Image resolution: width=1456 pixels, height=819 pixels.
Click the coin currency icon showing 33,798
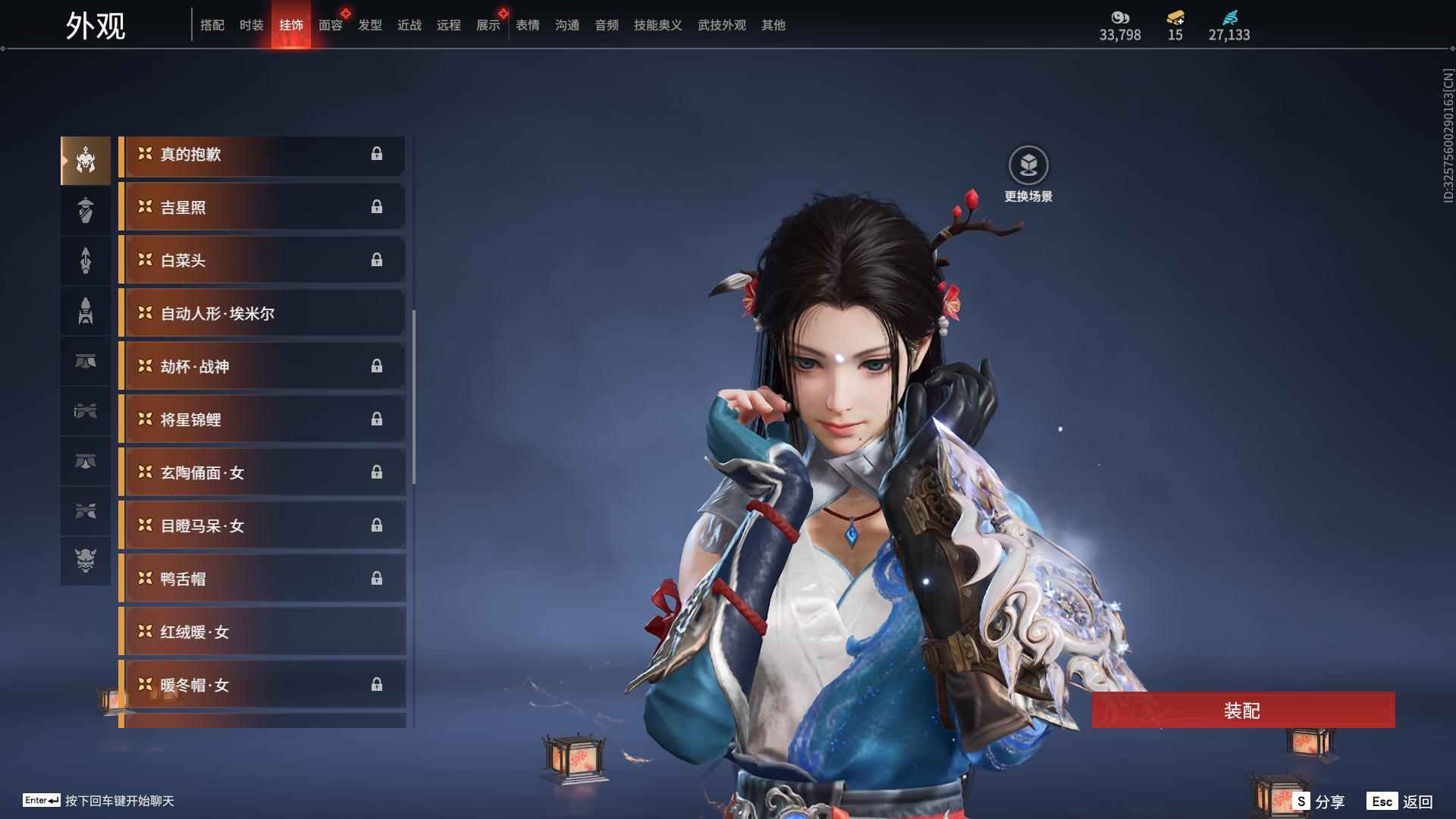[1118, 18]
